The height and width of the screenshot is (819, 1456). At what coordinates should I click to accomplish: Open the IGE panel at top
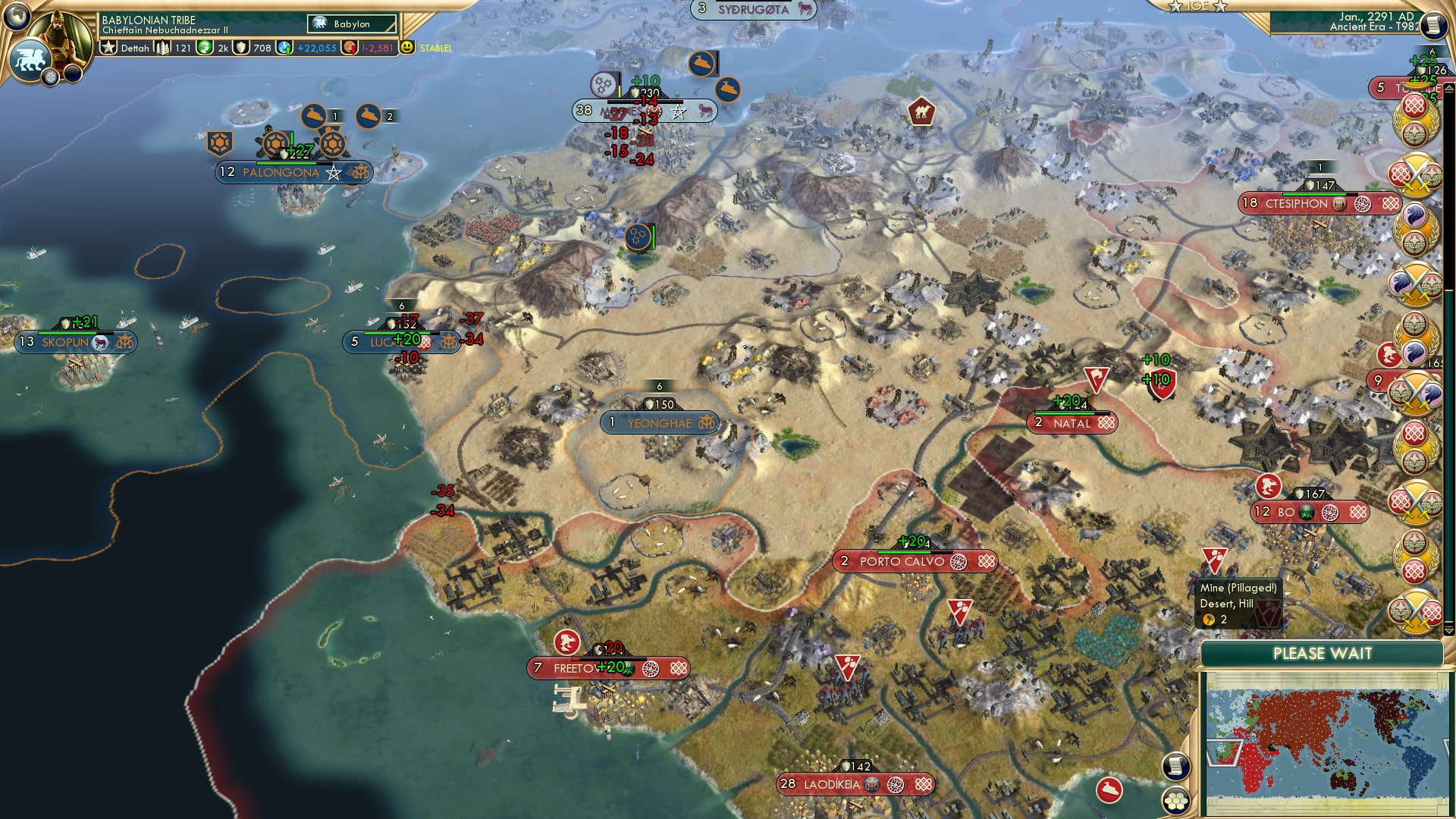point(1197,6)
